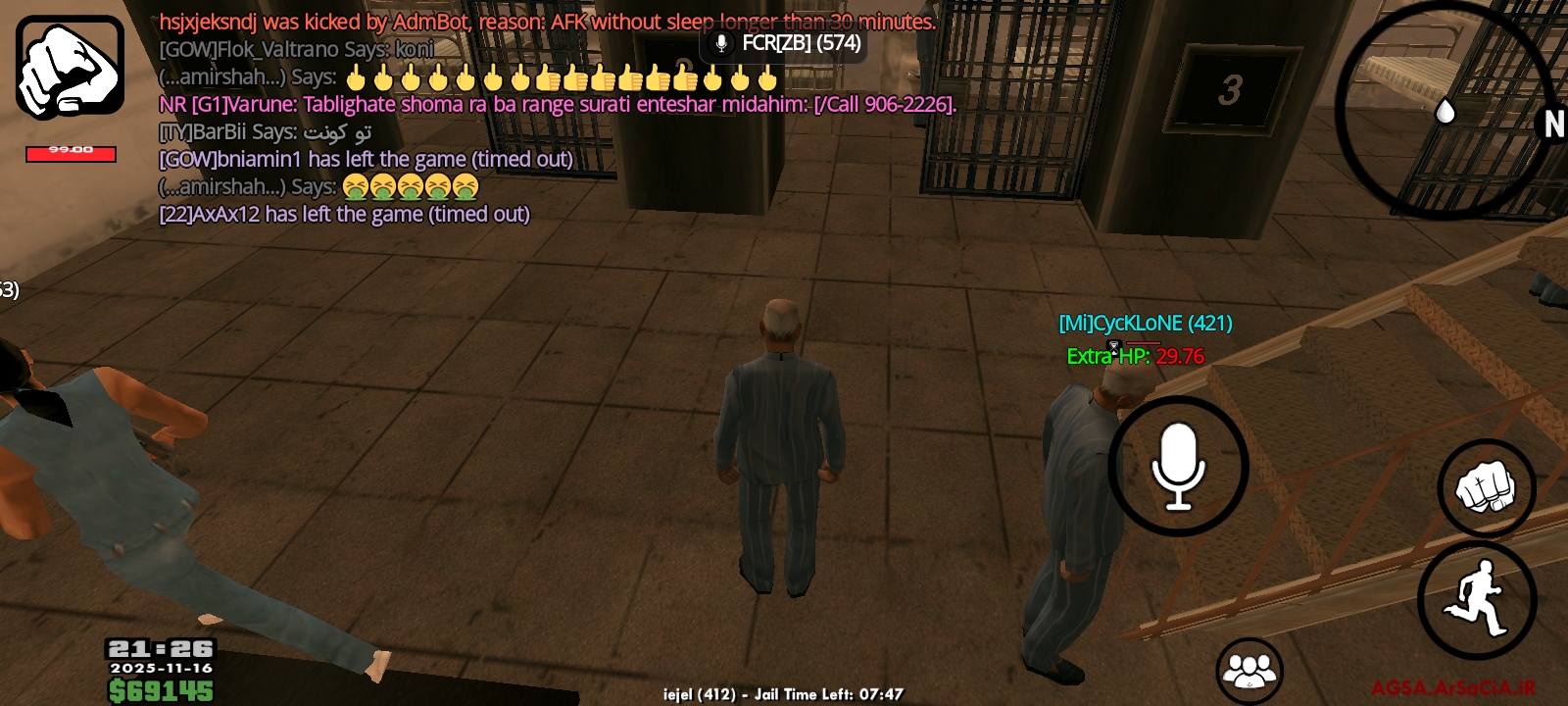Tap the fist weapon icon

[x=70, y=68]
